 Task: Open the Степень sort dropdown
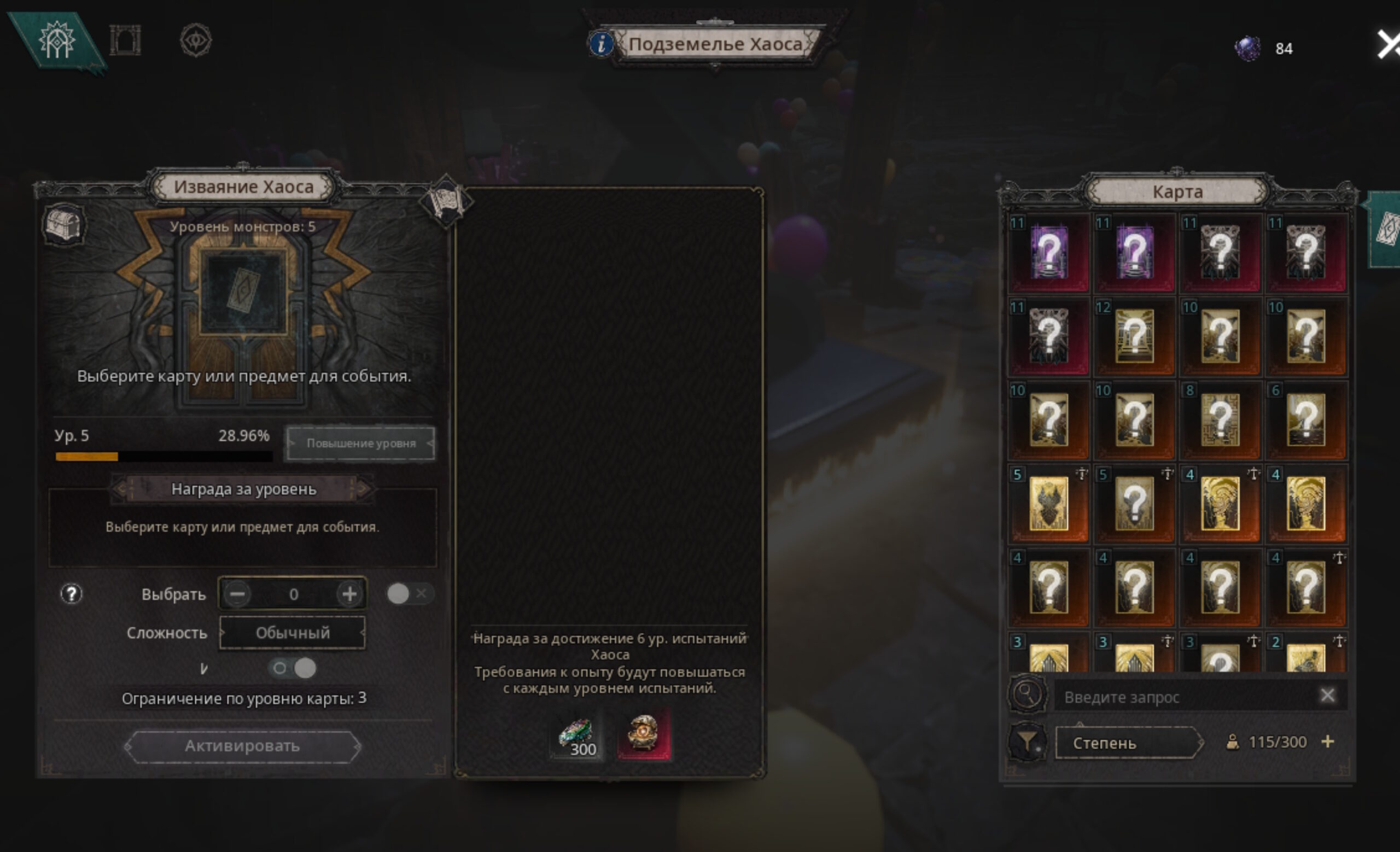point(1128,743)
